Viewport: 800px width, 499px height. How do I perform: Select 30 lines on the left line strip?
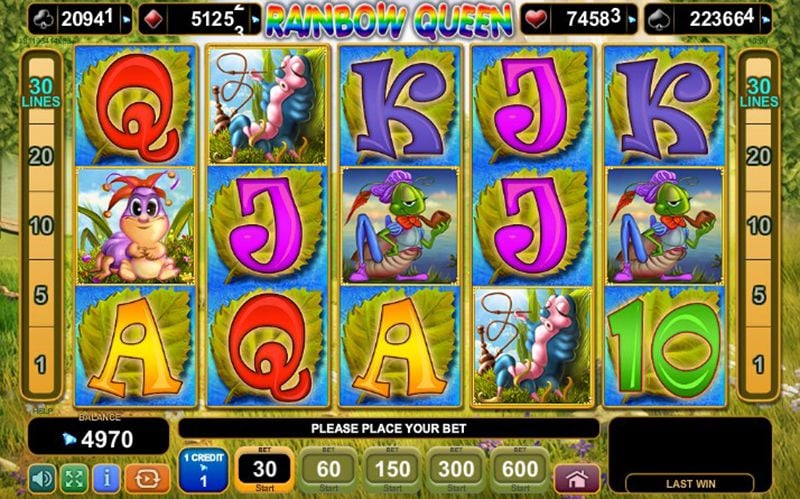40,94
